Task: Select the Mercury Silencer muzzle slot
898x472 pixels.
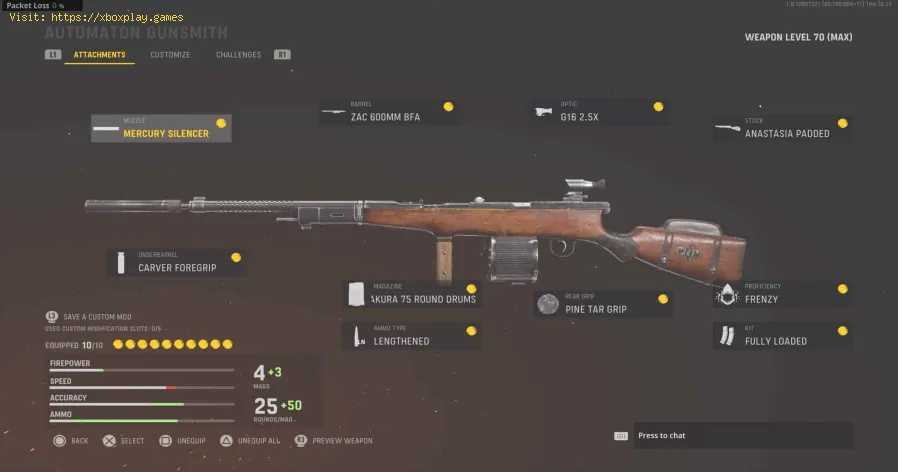Action: tap(161, 128)
